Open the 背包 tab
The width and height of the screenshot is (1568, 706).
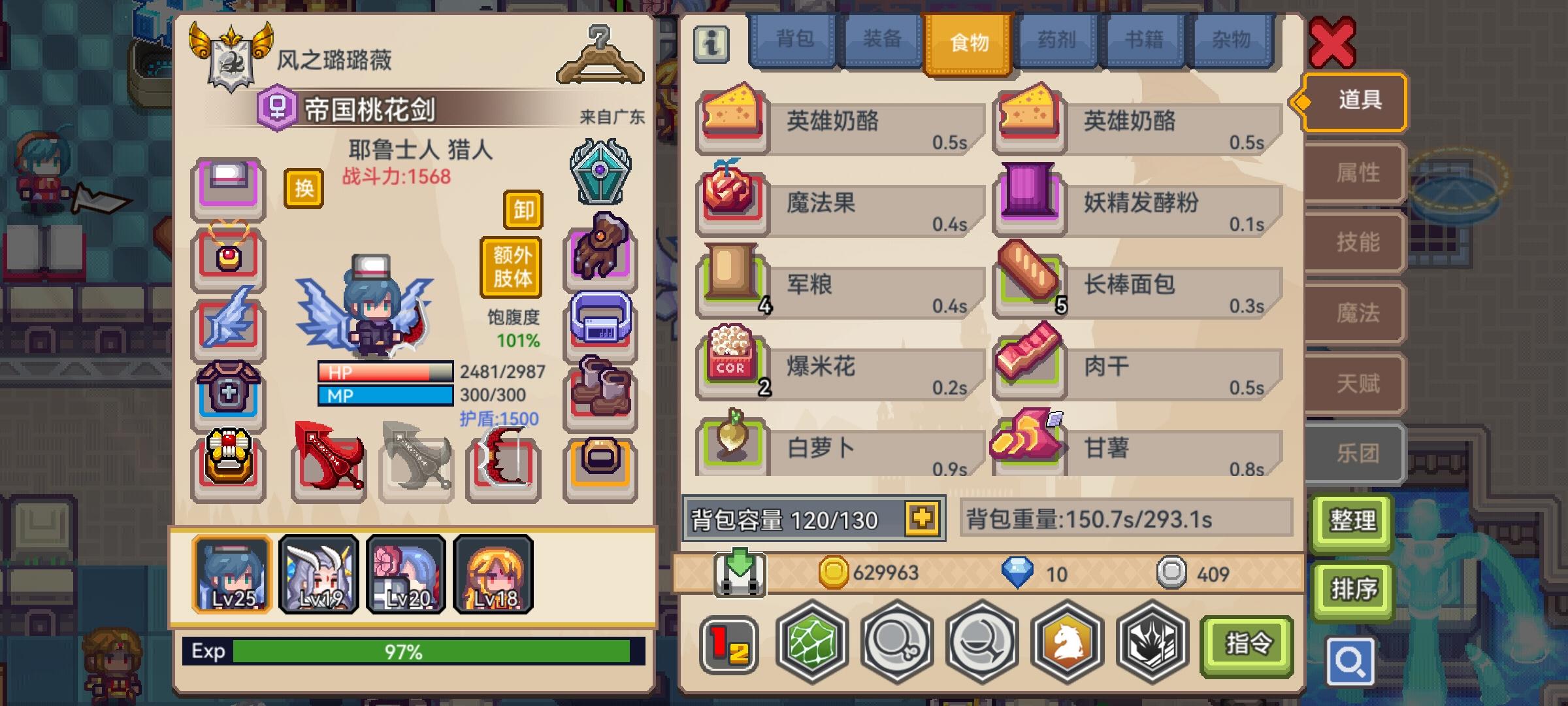coord(794,41)
